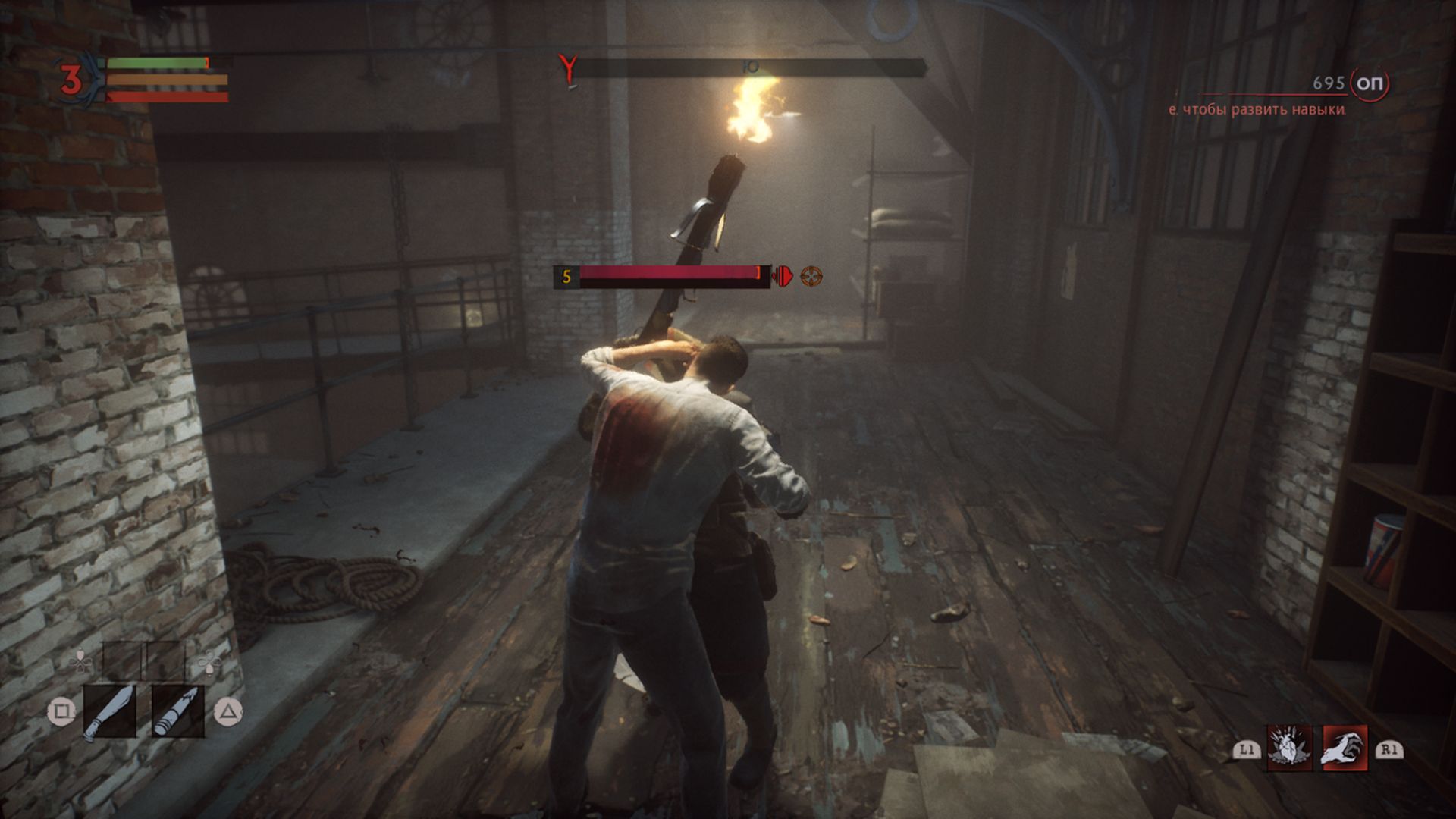Screen dimensions: 1456x819
Task: Click the red ОП experience badge
Action: (x=1369, y=83)
